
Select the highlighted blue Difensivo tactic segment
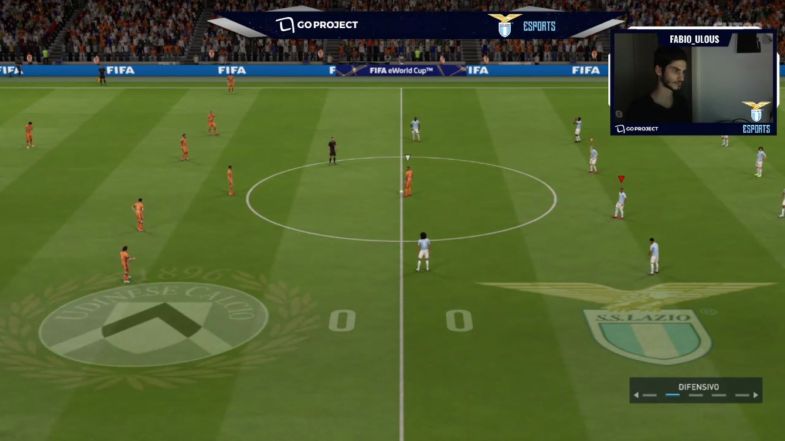[x=673, y=395]
